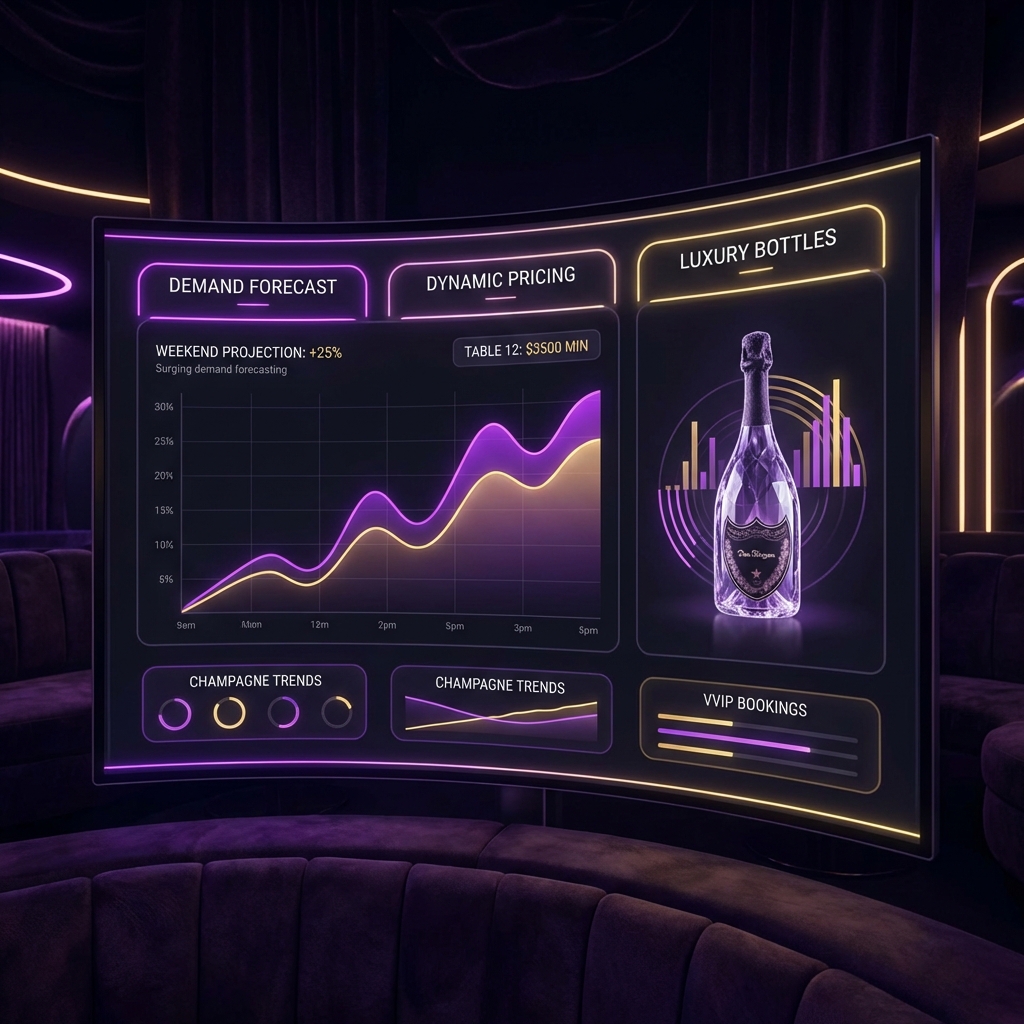1024x1024 pixels.
Task: Open Champagne Trends panel with line chart
Action: coord(500,709)
